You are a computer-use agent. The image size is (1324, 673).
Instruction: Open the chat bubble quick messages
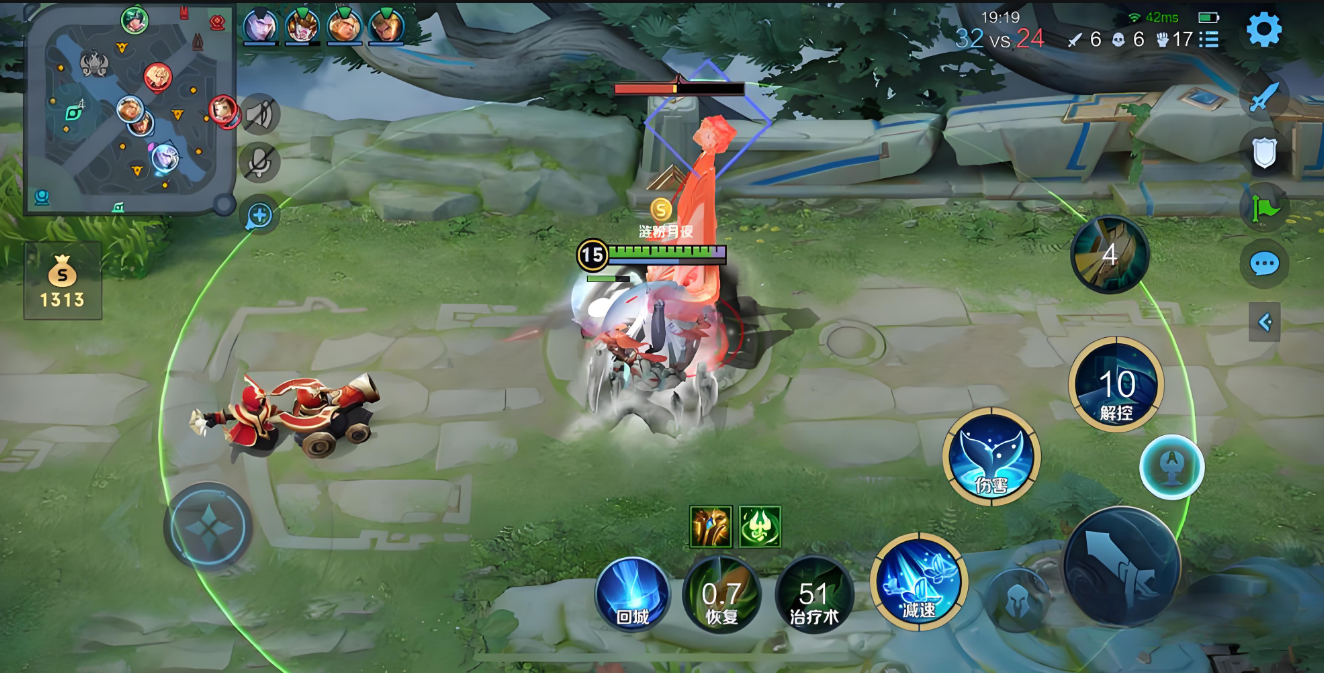[1264, 264]
